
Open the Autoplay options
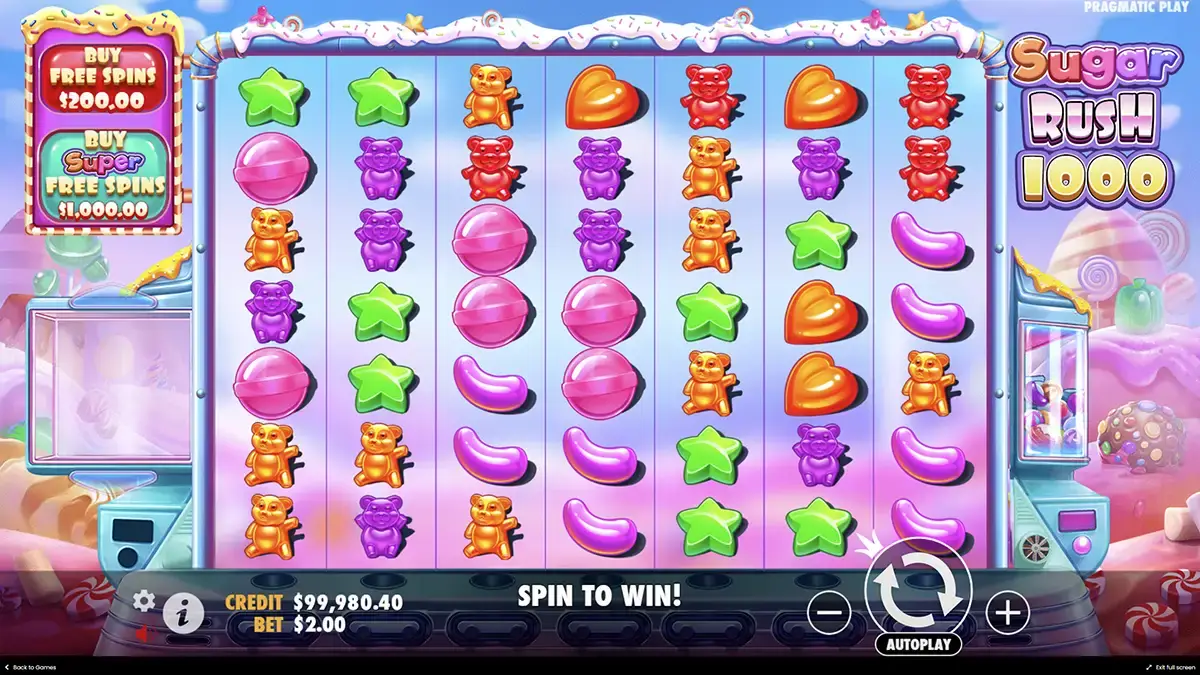pos(918,644)
